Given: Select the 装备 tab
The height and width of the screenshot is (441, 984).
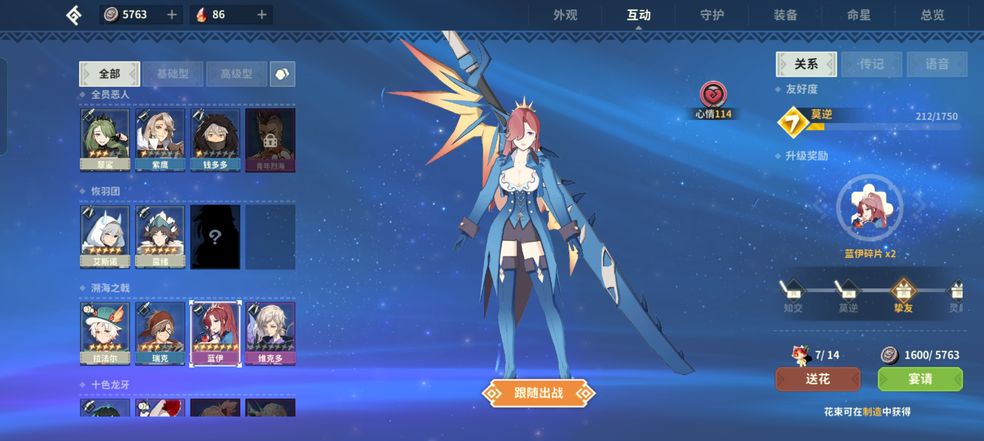Looking at the screenshot, I should (786, 15).
